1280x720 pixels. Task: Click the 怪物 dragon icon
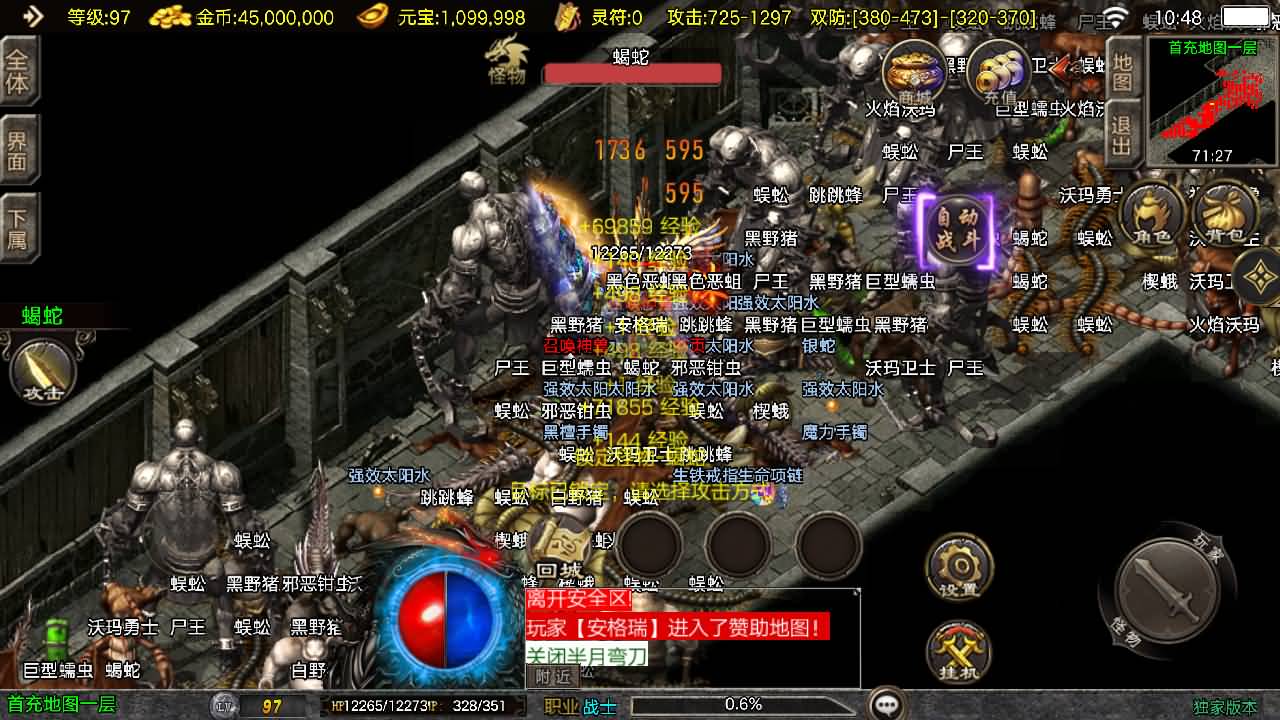point(506,62)
